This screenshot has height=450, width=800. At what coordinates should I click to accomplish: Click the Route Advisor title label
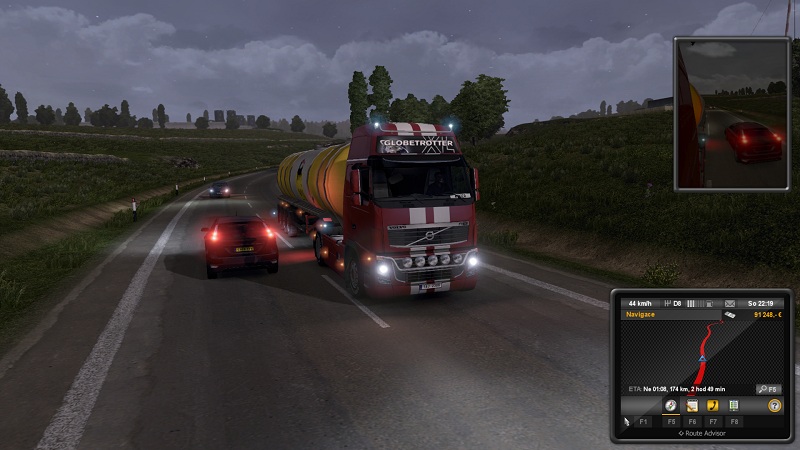tap(702, 434)
